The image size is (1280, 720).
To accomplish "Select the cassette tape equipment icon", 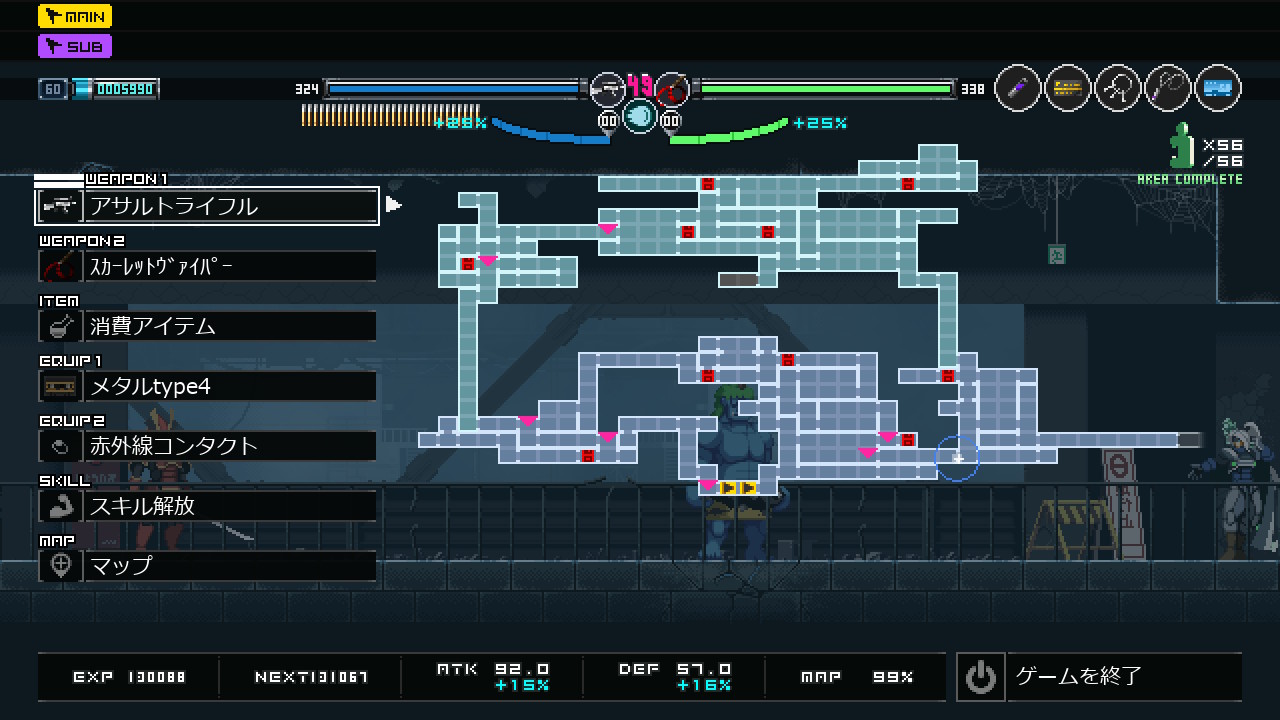I will coord(1068,89).
